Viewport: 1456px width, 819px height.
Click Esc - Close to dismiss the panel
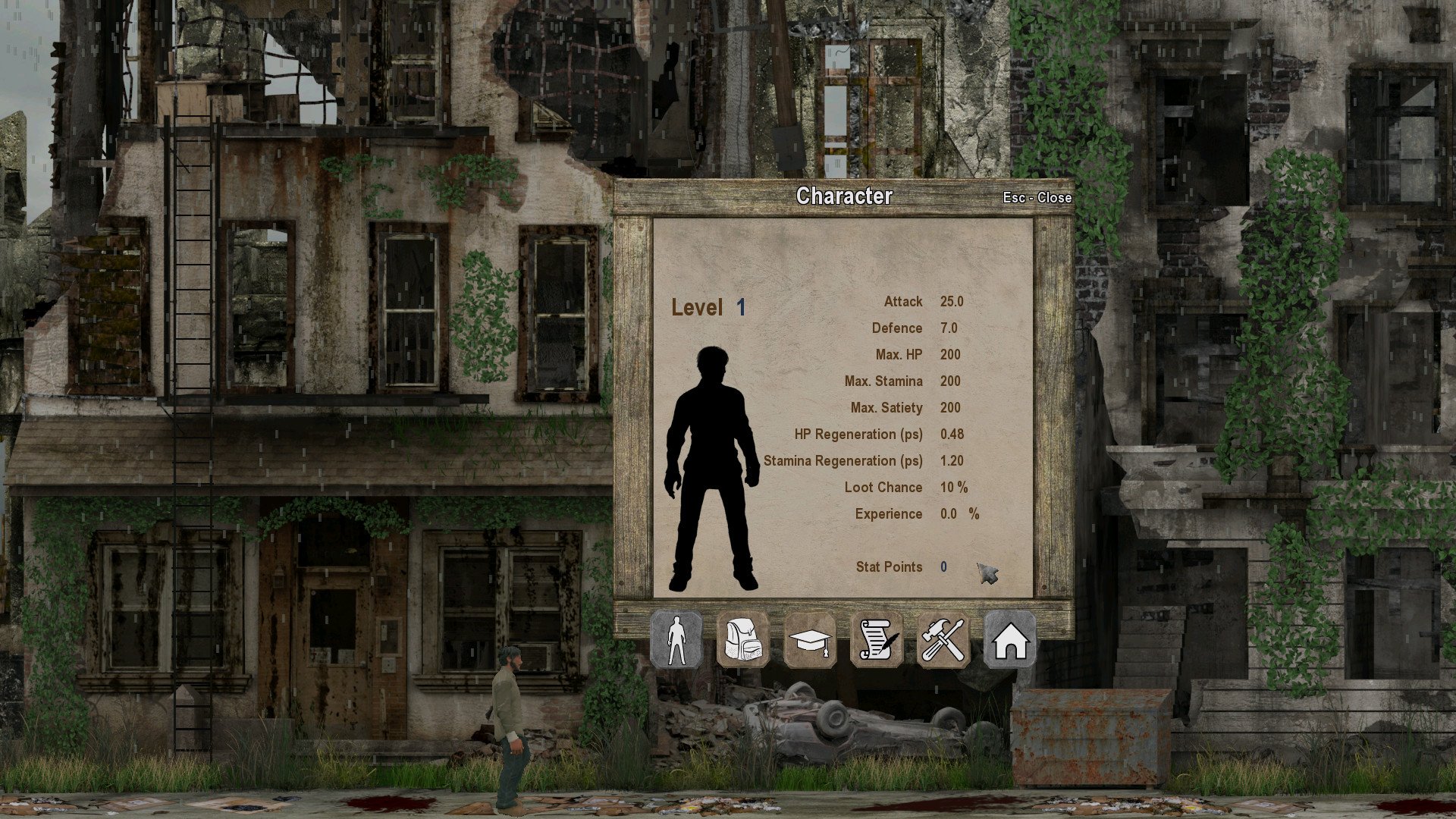(x=1037, y=197)
